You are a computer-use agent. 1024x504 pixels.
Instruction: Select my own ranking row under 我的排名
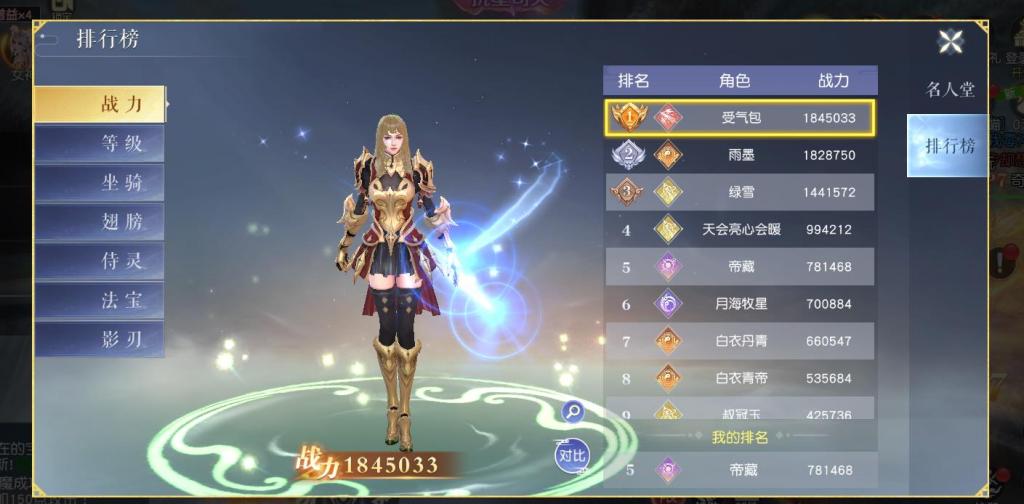pyautogui.click(x=740, y=470)
